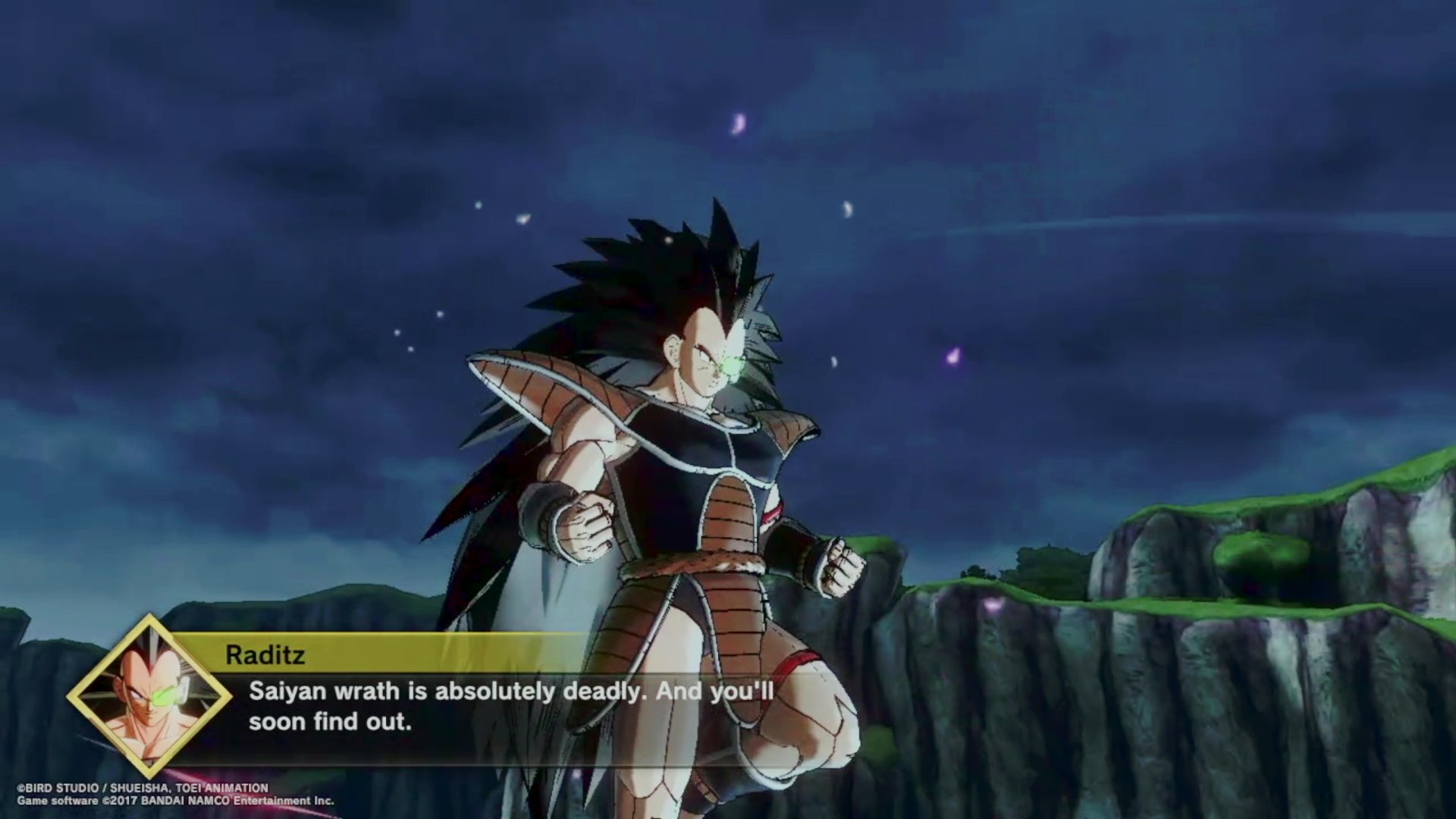Click Raditz's portrait in the dialogue box

[149, 695]
